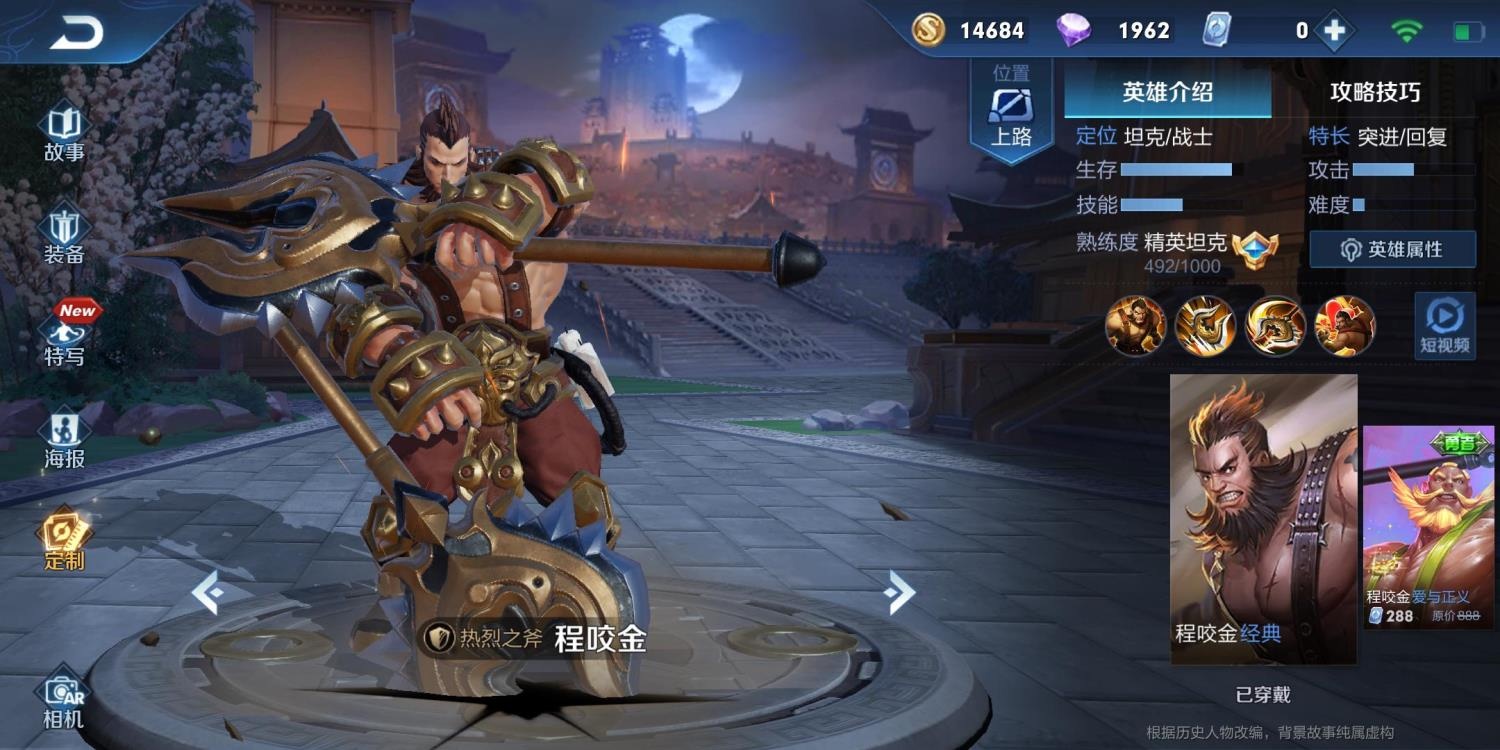Show the 海报 poster
1500x750 pixels.
[64, 440]
